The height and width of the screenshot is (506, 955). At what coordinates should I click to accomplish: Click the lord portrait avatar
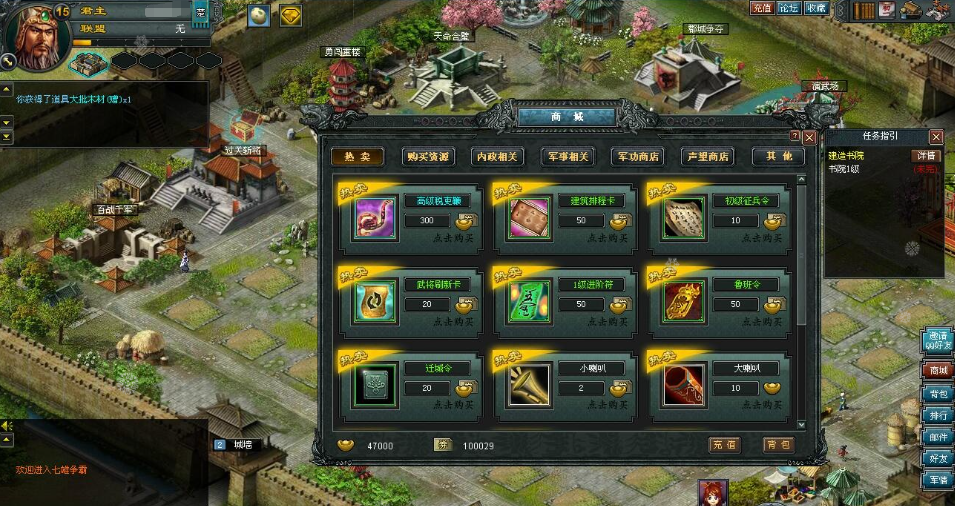tap(35, 33)
